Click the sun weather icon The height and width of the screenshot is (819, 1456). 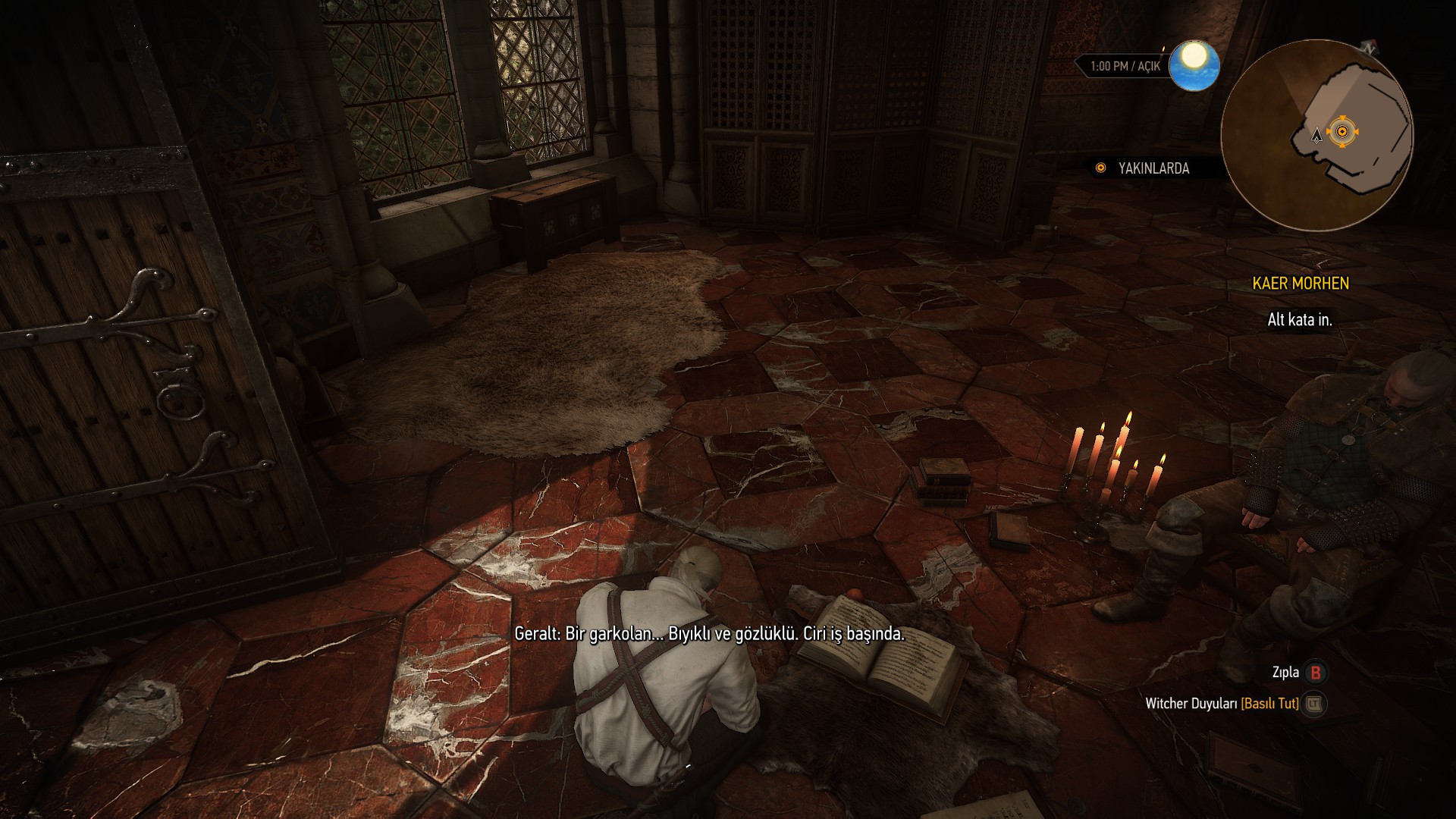point(1194,65)
